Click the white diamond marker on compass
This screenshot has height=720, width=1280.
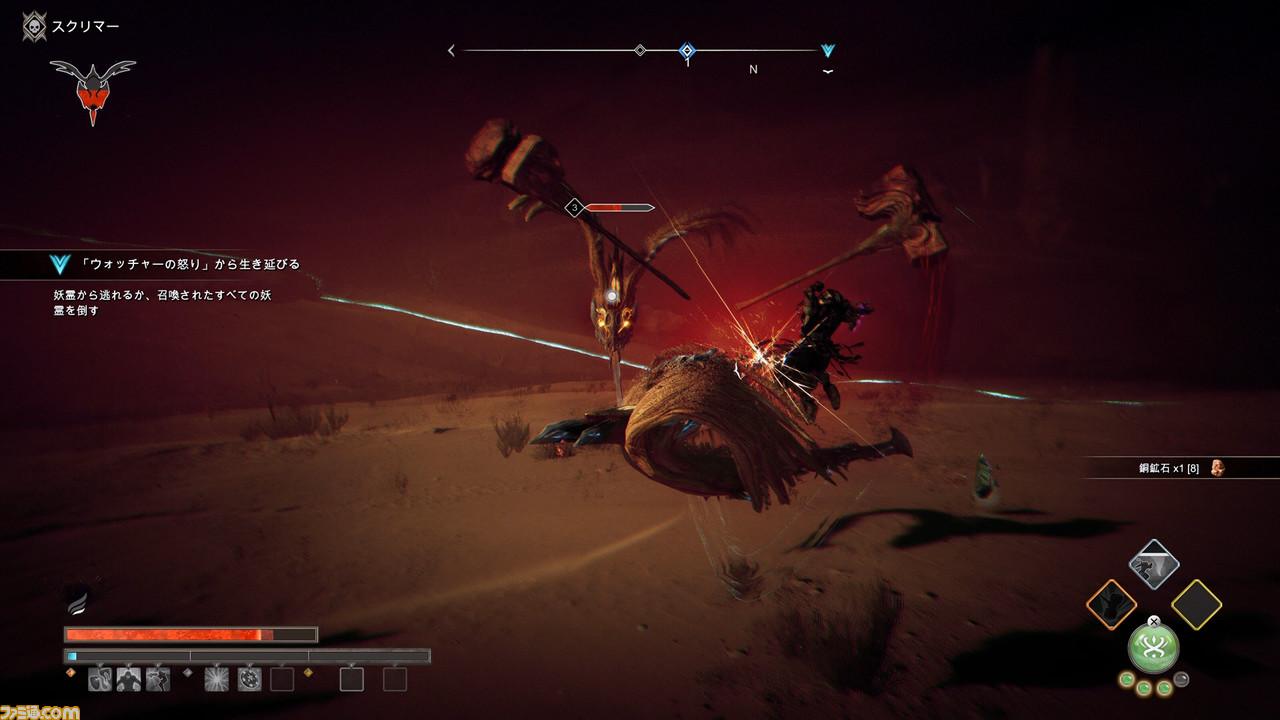coord(640,50)
